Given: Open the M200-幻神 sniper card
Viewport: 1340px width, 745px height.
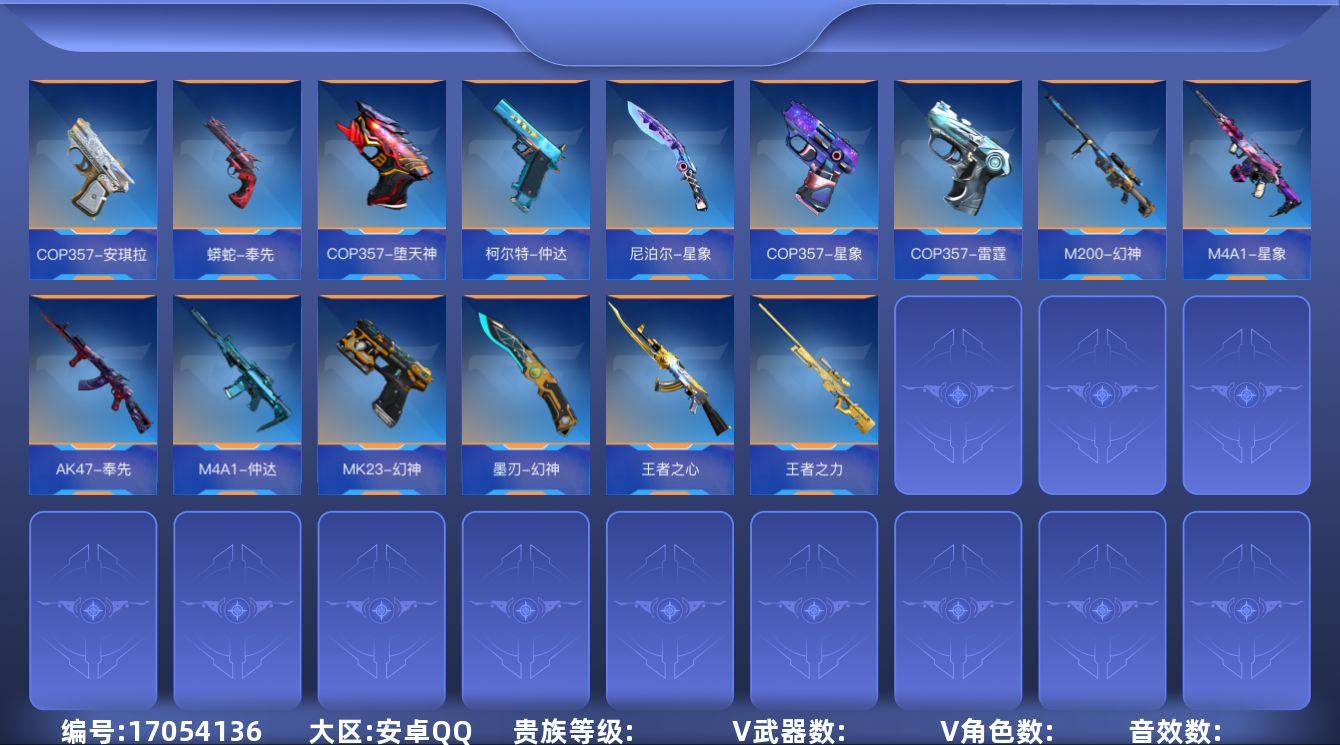Looking at the screenshot, I should [1101, 170].
